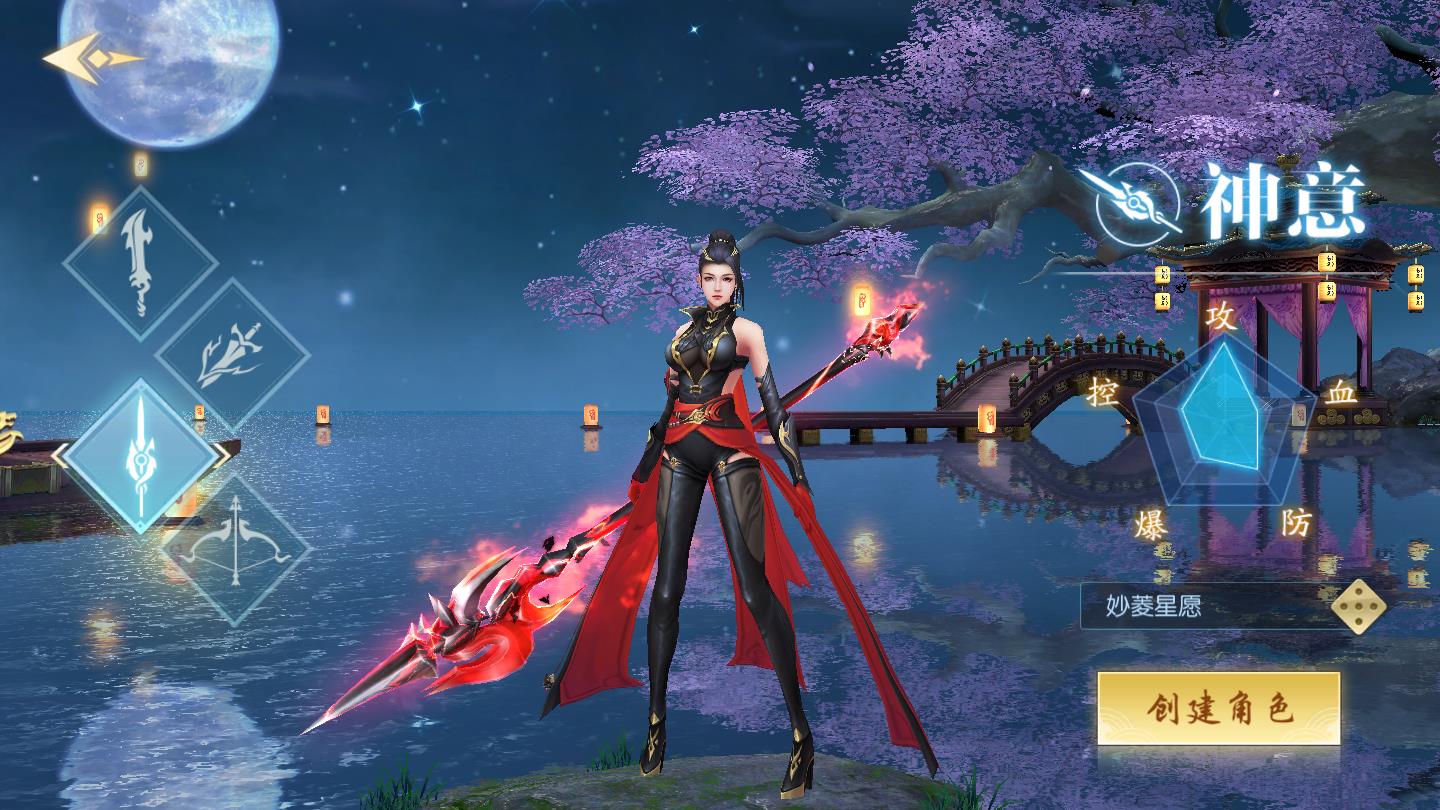Select the curved blade class diamond
Screen dimensions: 1440x810
pos(140,262)
